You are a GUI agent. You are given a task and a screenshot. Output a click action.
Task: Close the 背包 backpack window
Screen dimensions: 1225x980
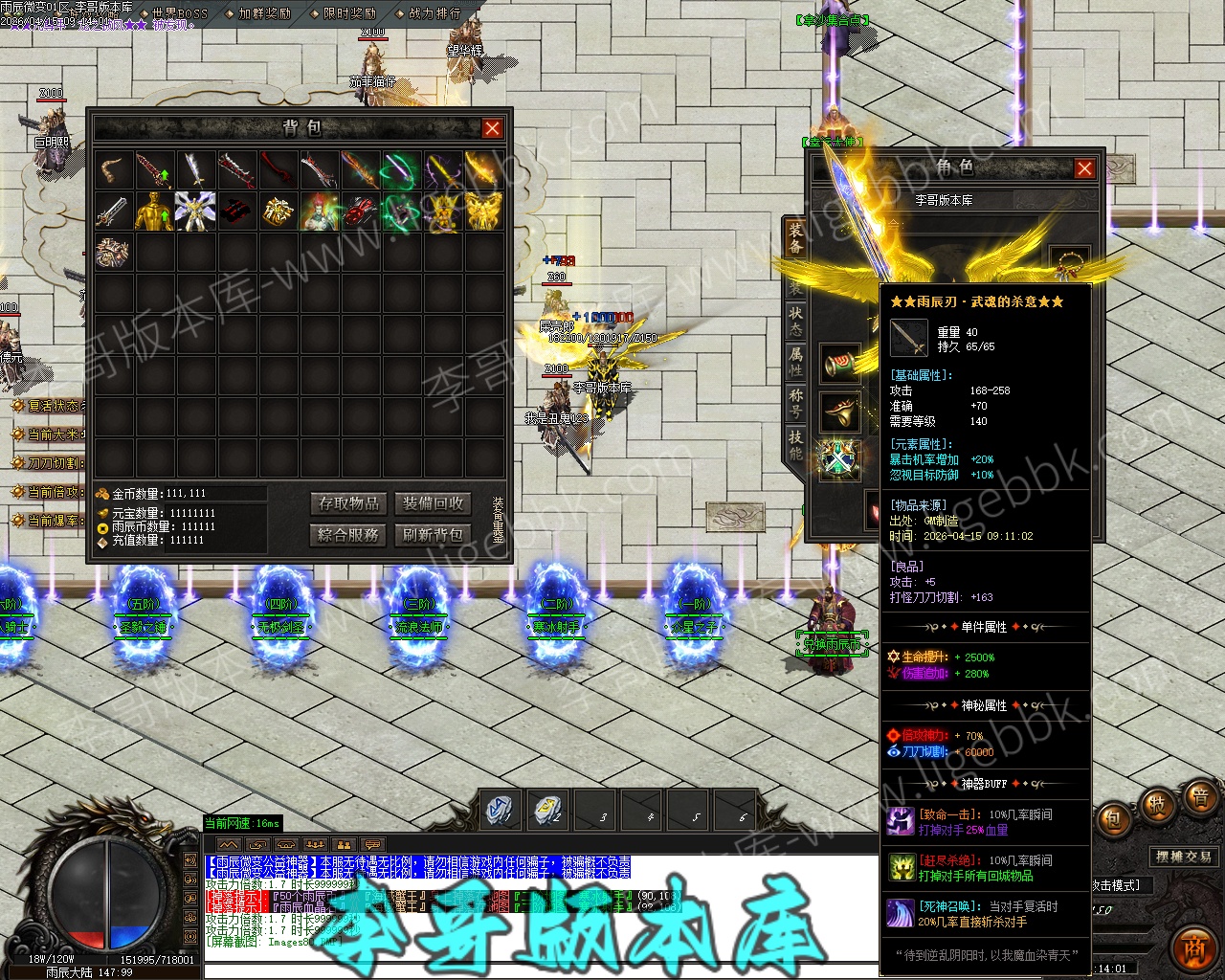coord(492,128)
